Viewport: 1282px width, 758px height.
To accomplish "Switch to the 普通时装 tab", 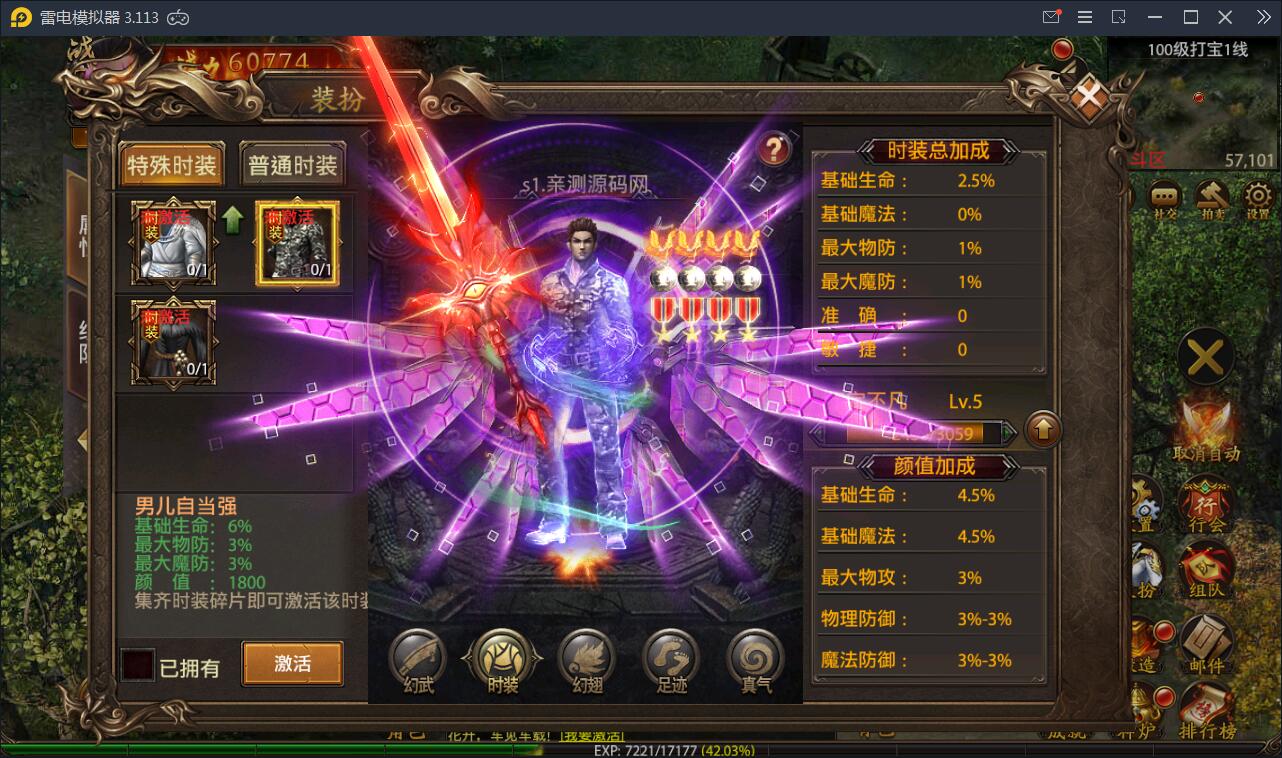I will click(x=291, y=165).
